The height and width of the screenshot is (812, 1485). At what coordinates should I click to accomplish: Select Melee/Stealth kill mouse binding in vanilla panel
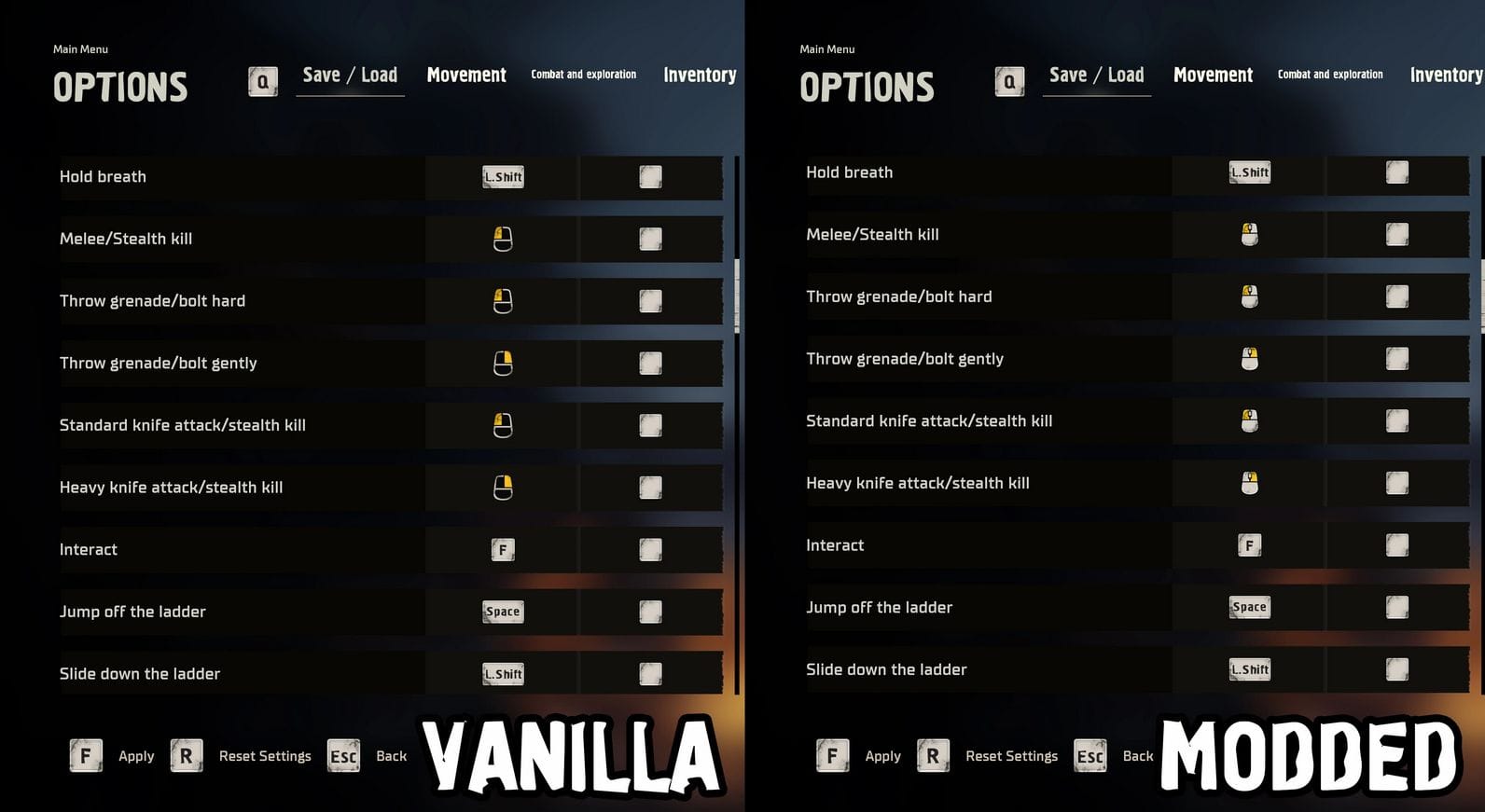[x=503, y=240]
